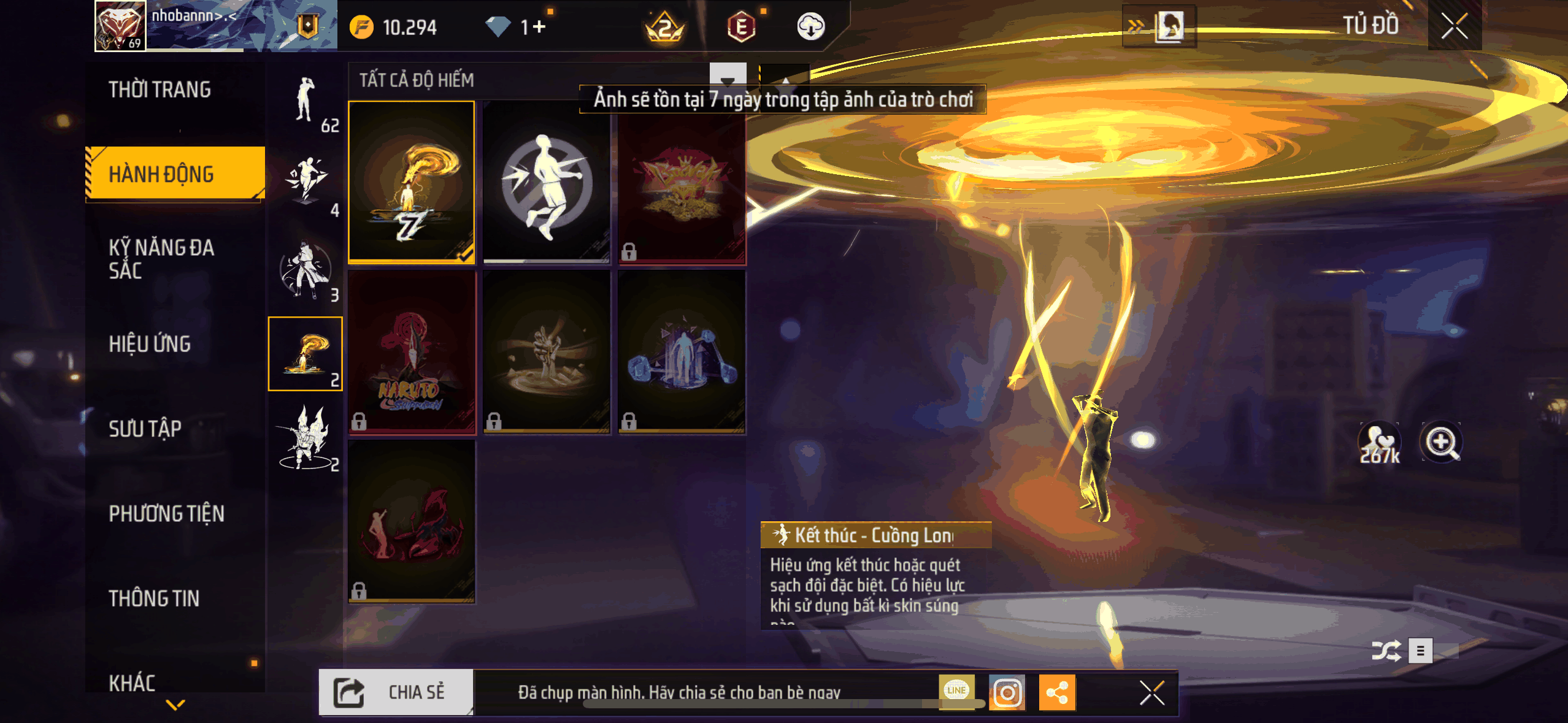The height and width of the screenshot is (723, 1568).
Task: Go to the Sưu Tập tab
Action: 145,429
